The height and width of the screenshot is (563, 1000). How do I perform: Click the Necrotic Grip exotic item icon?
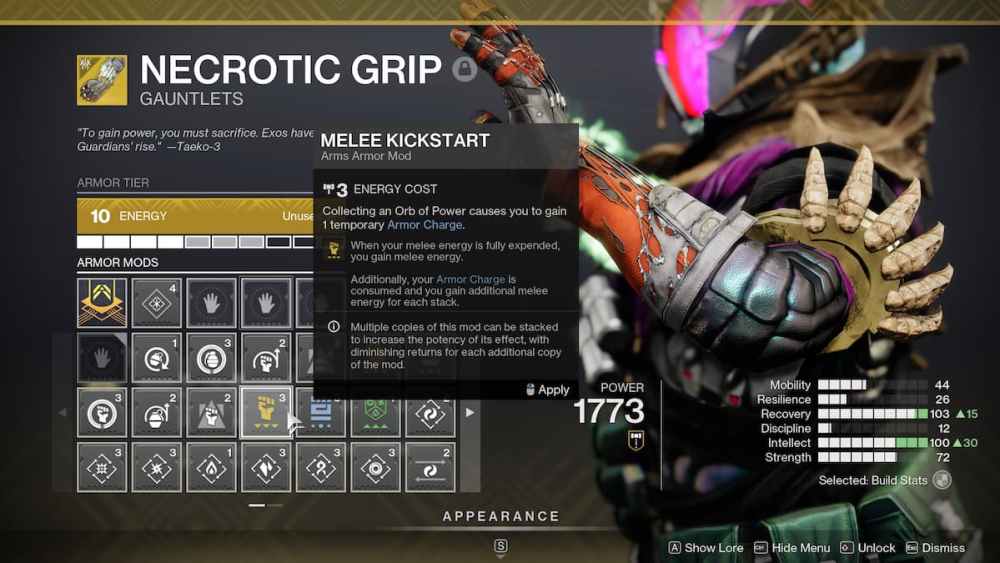(102, 80)
